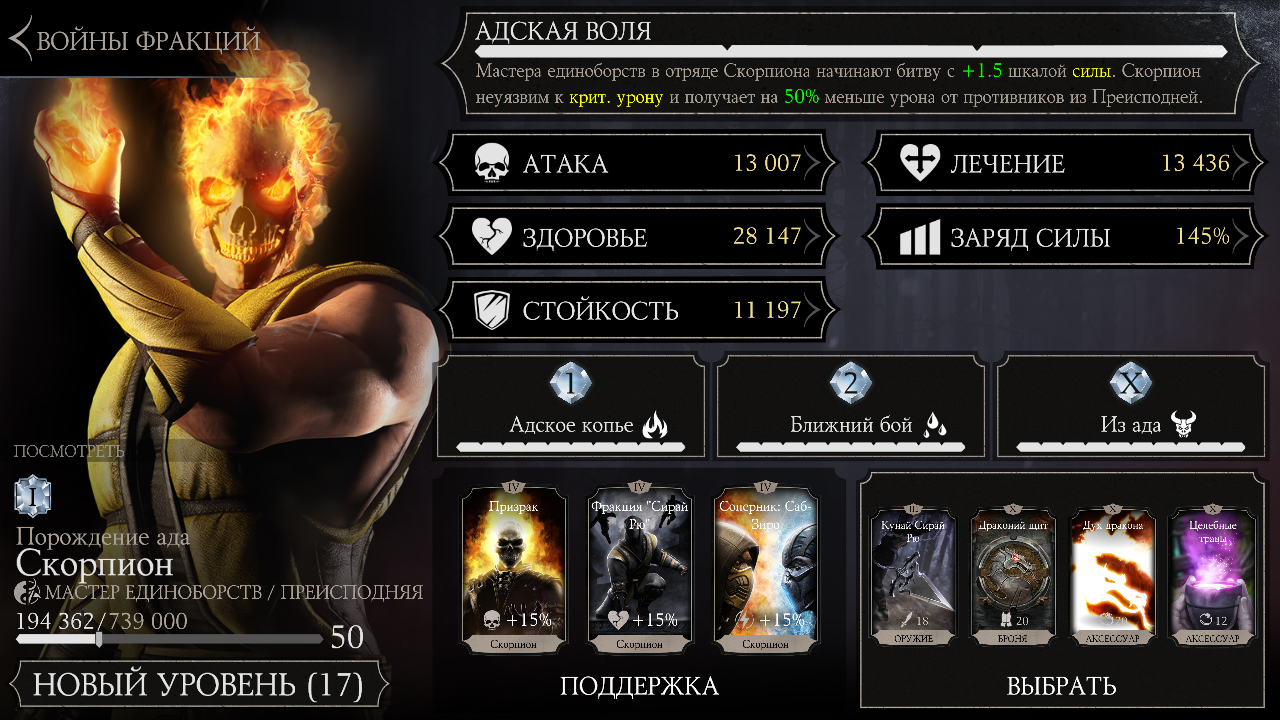
Task: Click the Посмотреть character view label
Action: (69, 451)
